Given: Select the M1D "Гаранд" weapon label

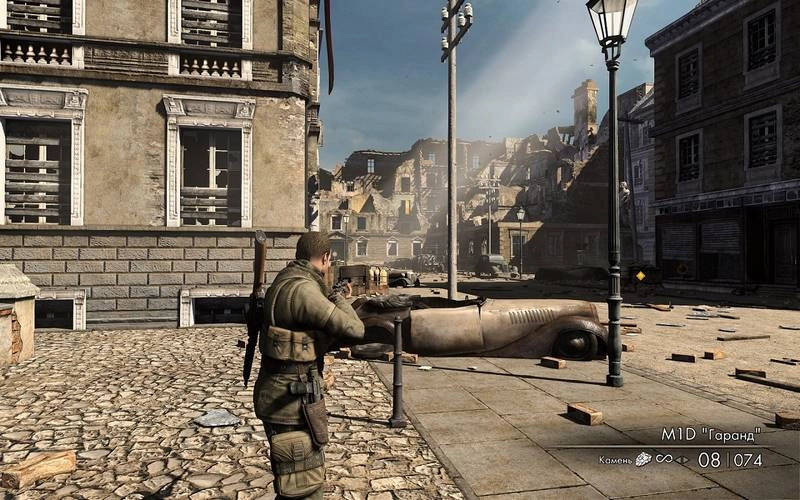Looking at the screenshot, I should click(710, 435).
